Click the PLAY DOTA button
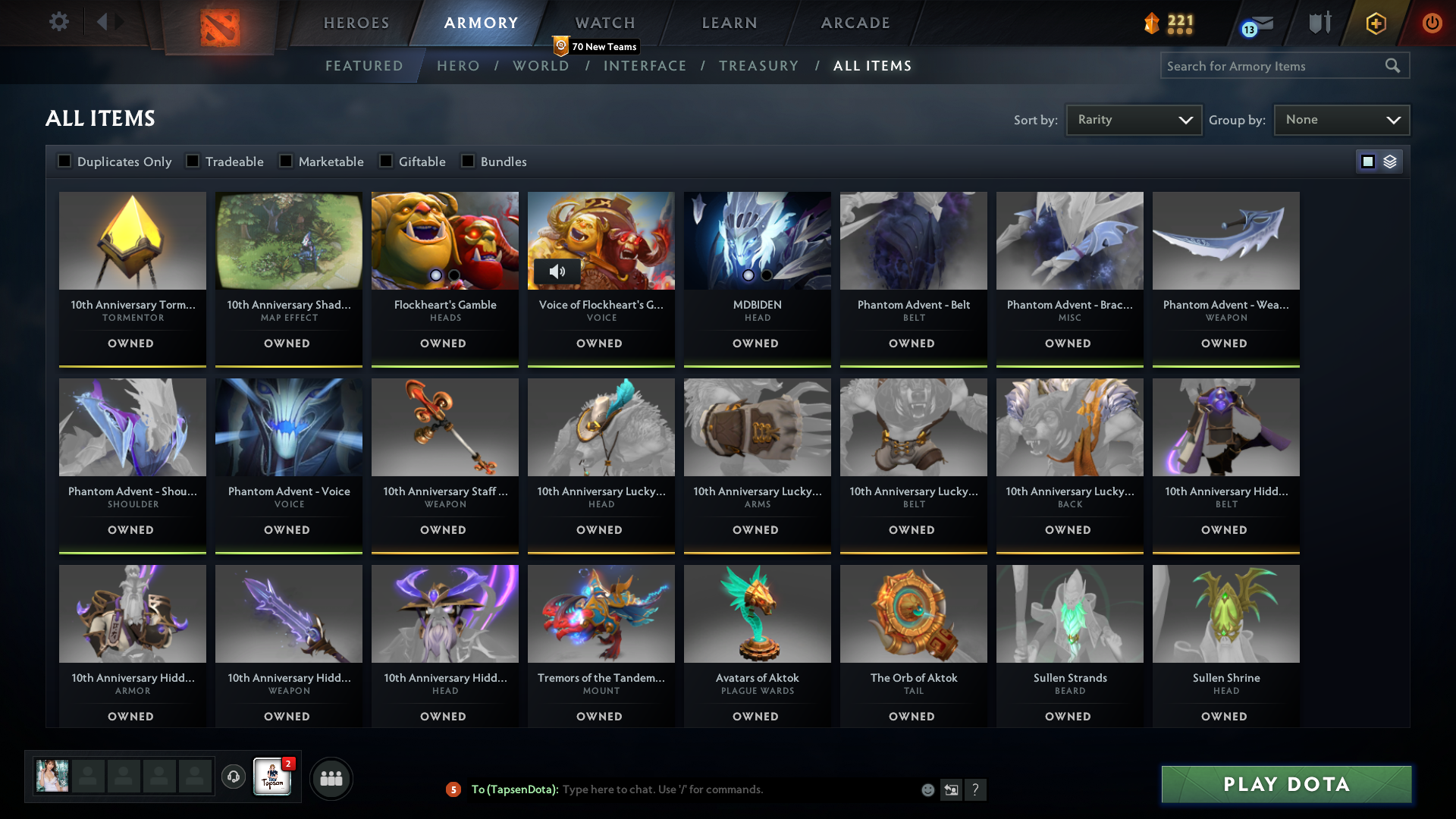 [x=1285, y=785]
